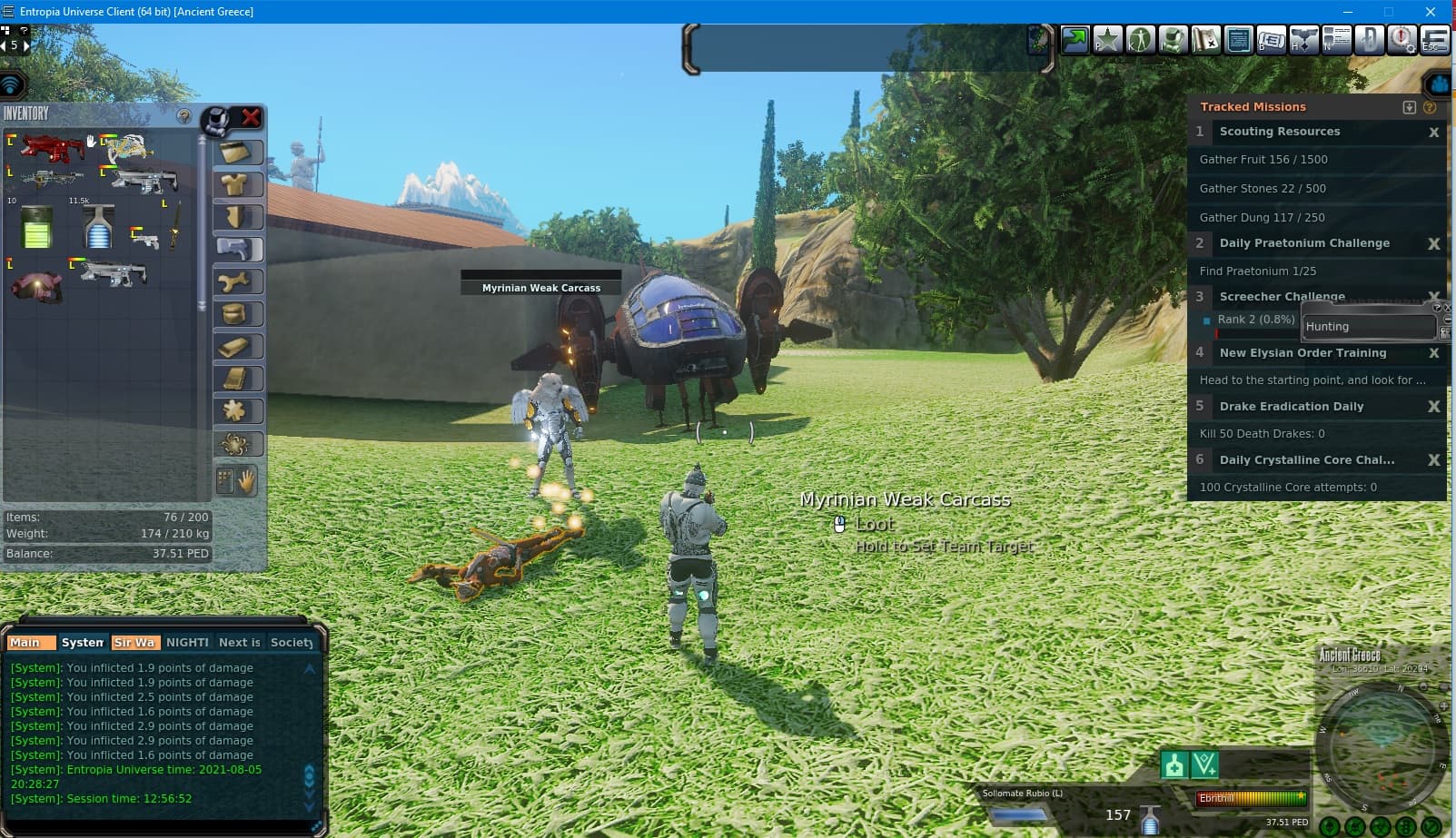This screenshot has width=1456, height=838.
Task: Remove Drake Eradication Daily from tracker
Action: tap(1433, 407)
